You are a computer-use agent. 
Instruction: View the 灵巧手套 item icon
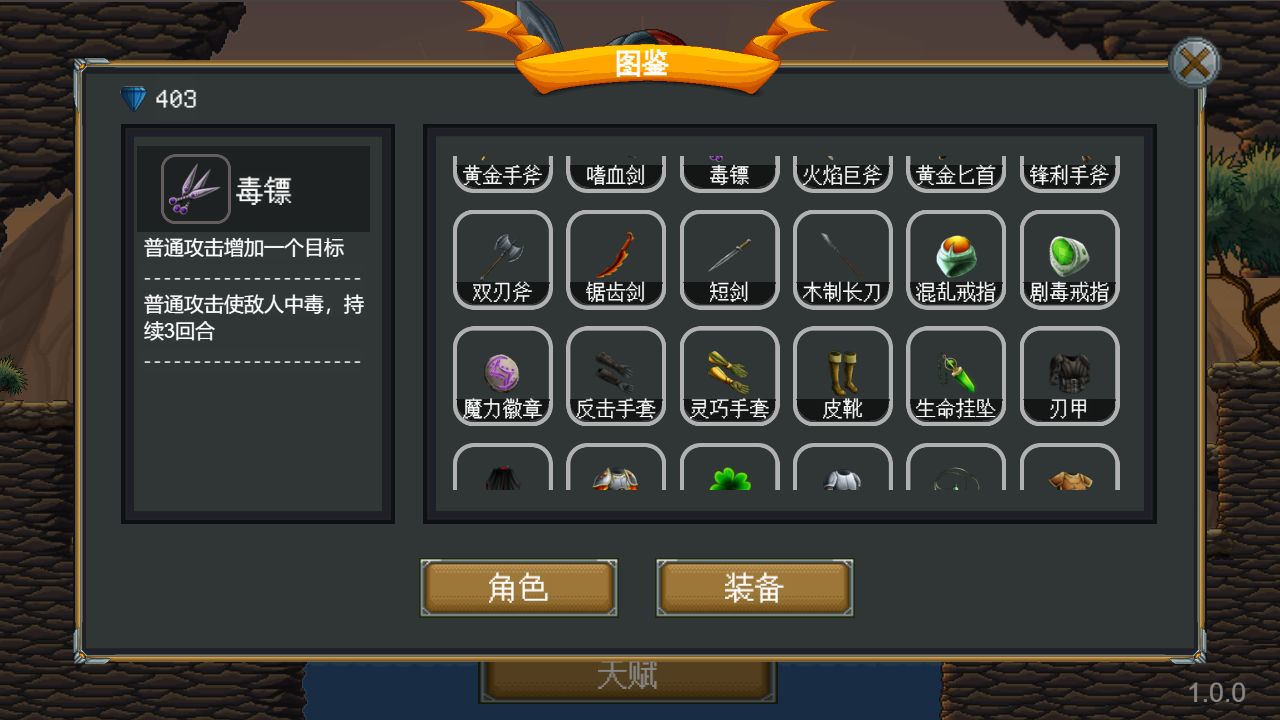click(729, 375)
